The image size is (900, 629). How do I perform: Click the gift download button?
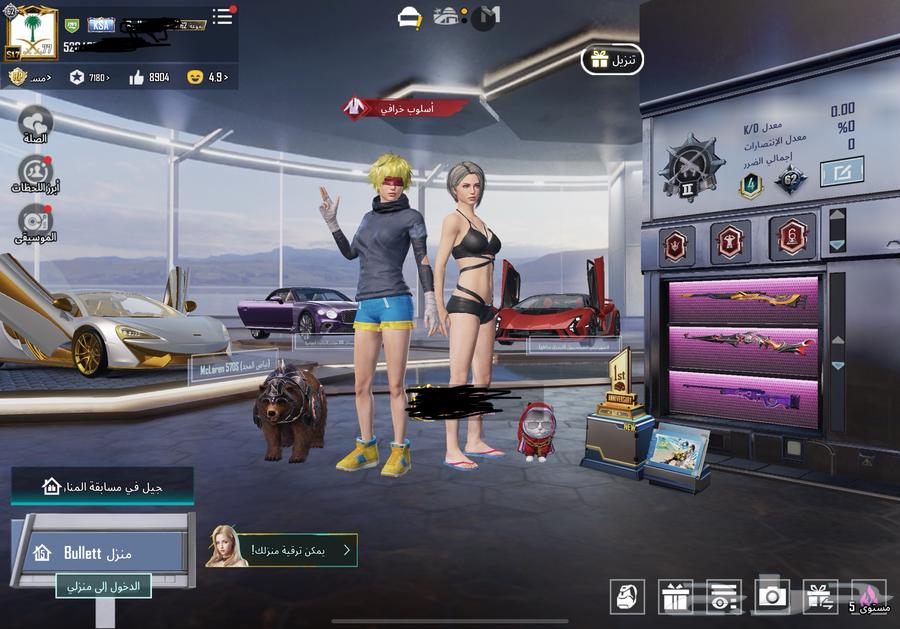612,60
